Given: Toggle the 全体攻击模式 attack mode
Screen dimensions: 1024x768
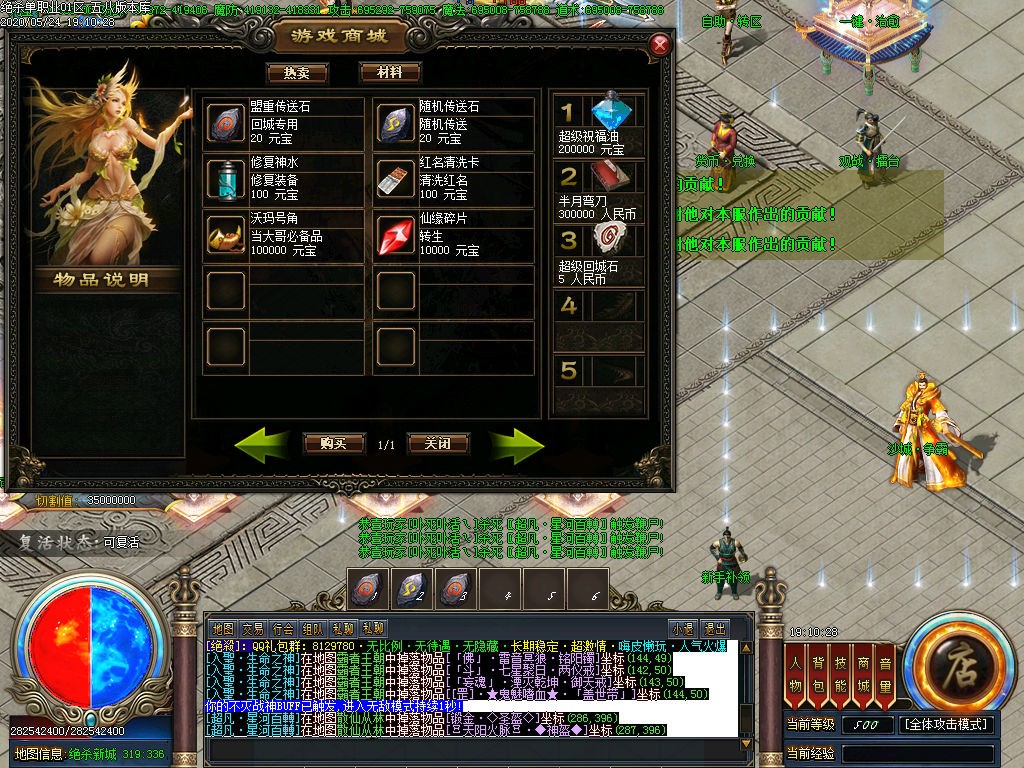Looking at the screenshot, I should click(946, 724).
